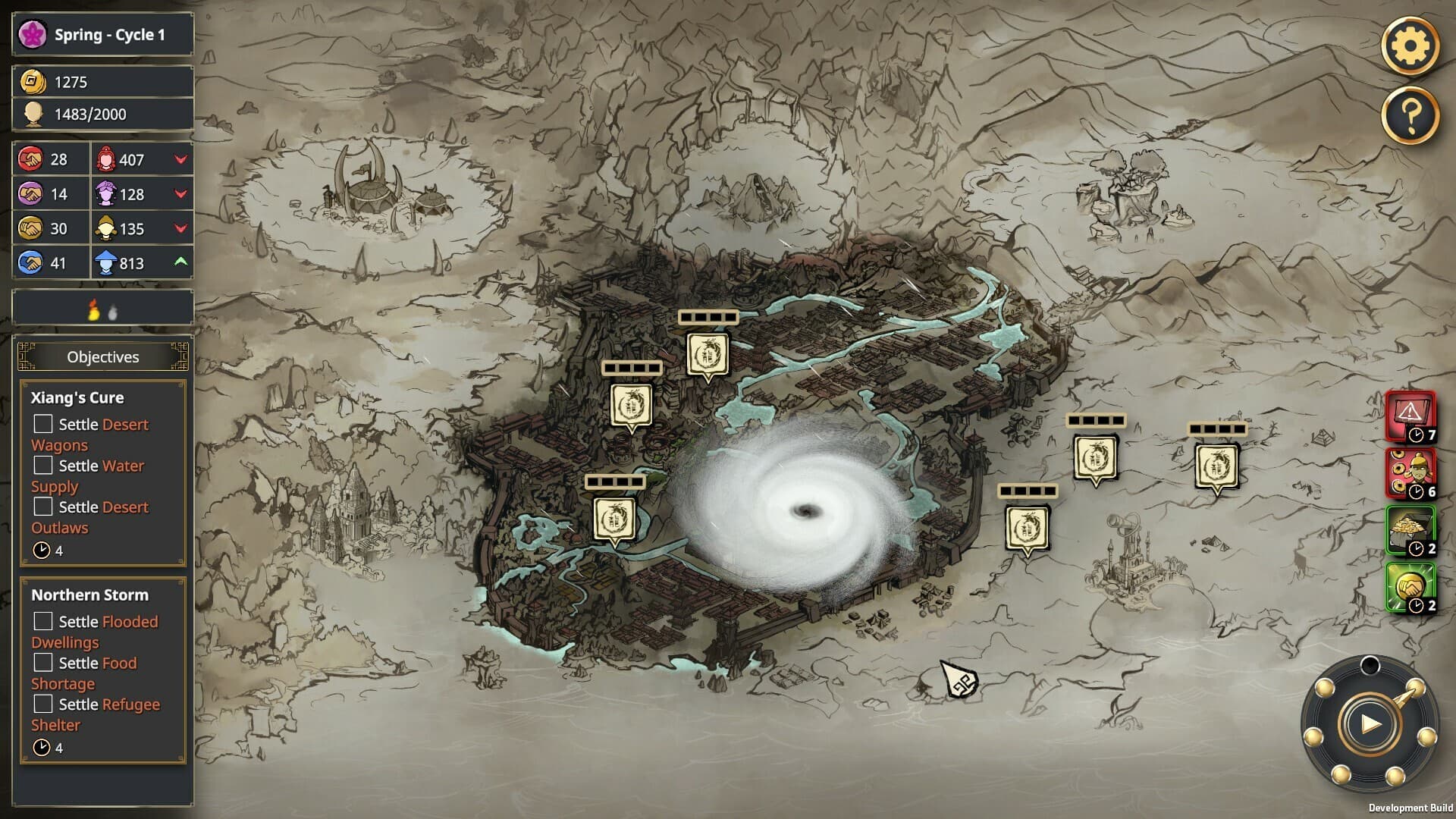This screenshot has width=1456, height=819.
Task: Click the Spring - Cycle 1 blossom icon
Action: click(31, 34)
